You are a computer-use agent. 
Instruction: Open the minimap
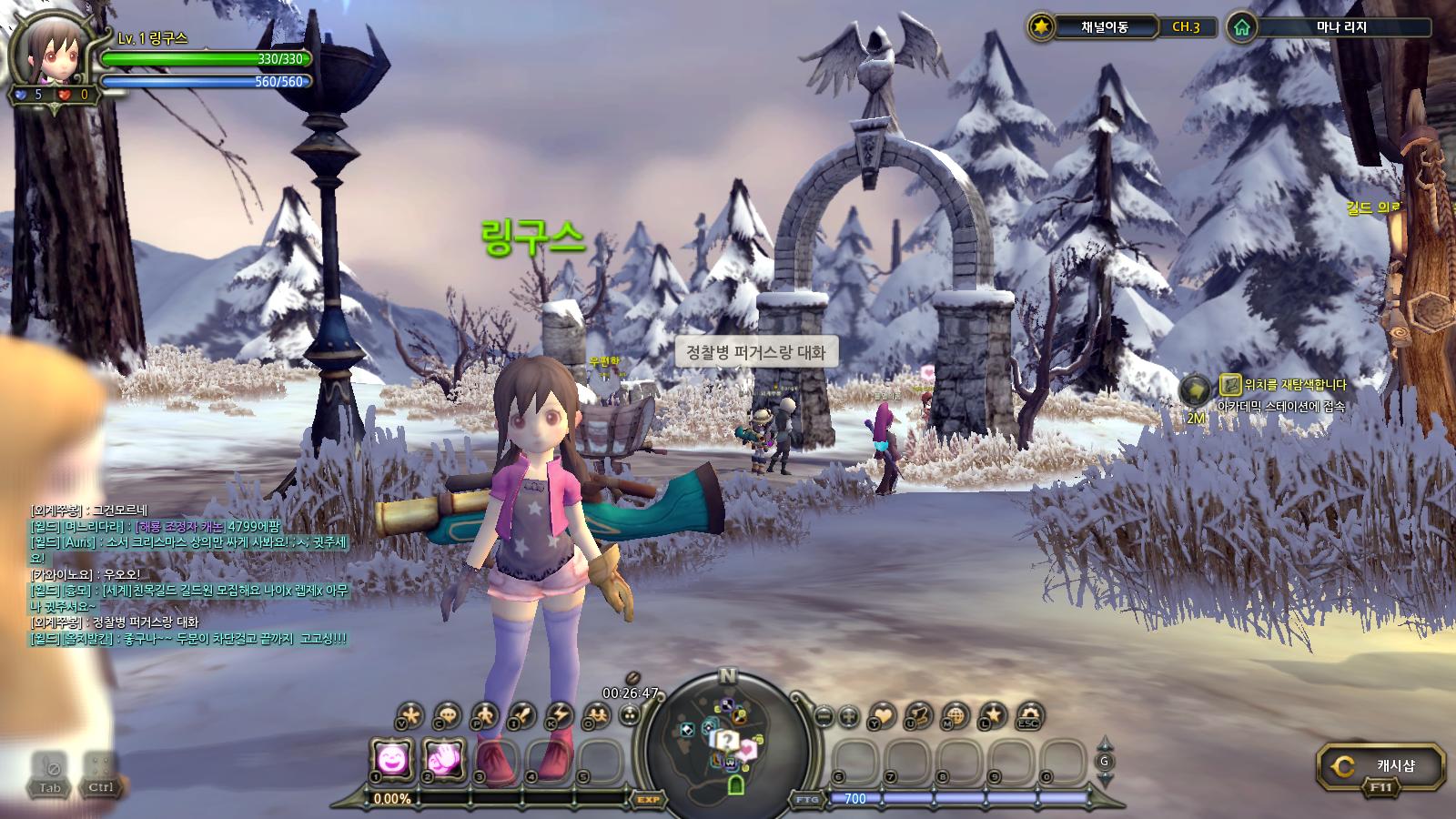[x=727, y=735]
